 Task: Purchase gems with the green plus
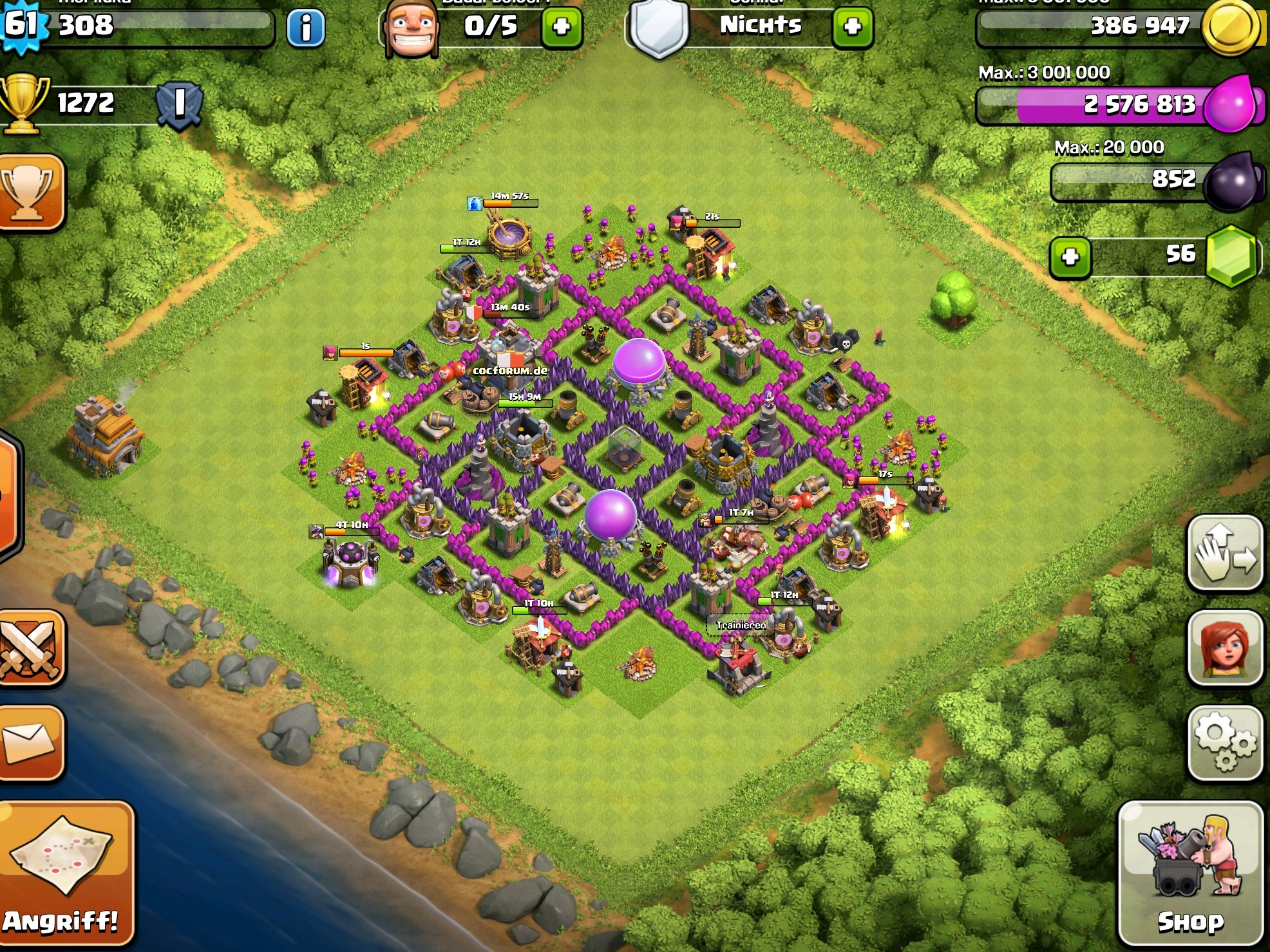click(1070, 257)
